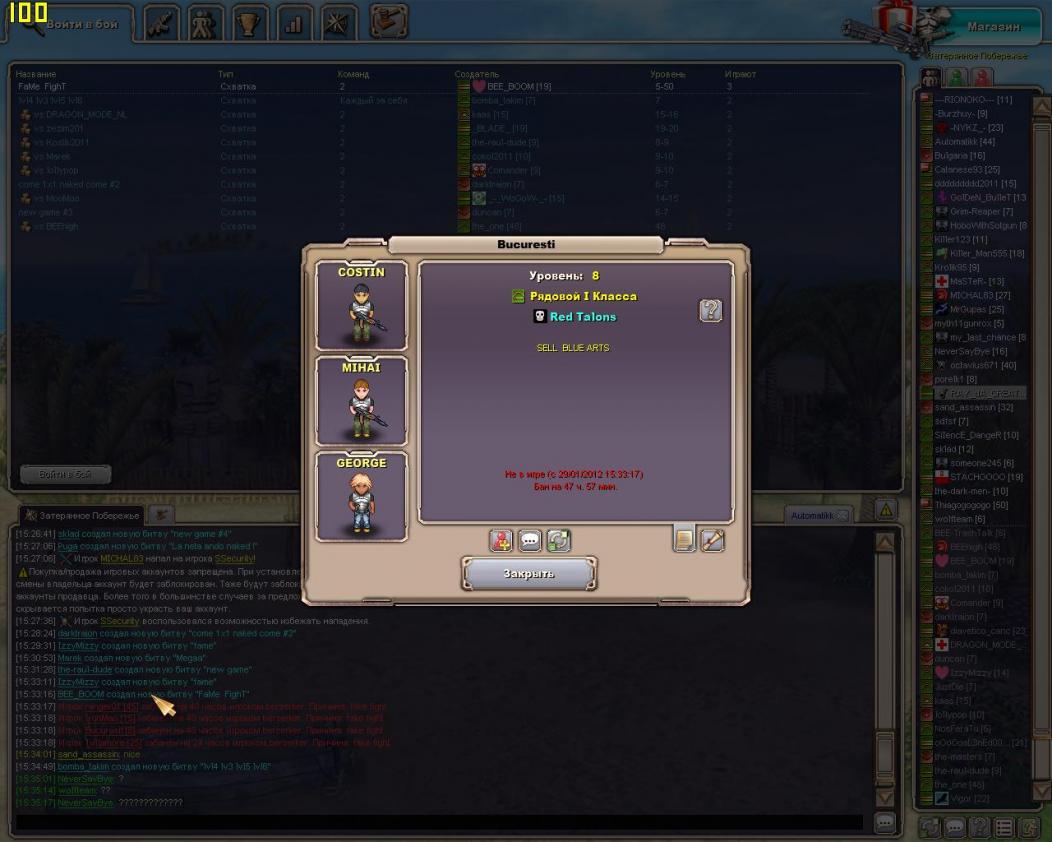This screenshot has height=842, width=1052.
Task: Add player as friend icon
Action: coord(501,541)
